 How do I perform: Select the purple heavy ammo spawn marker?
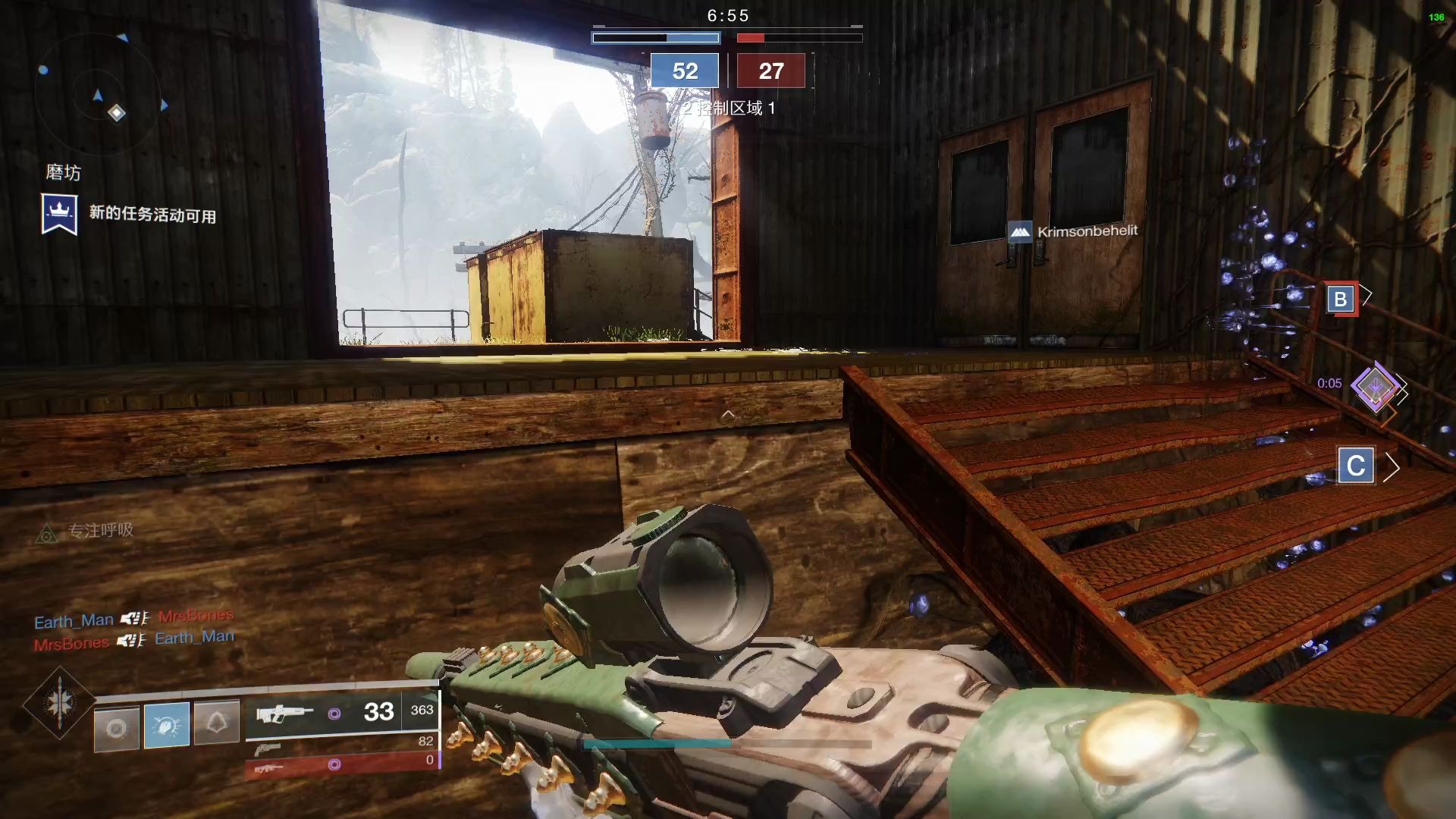click(x=1375, y=386)
